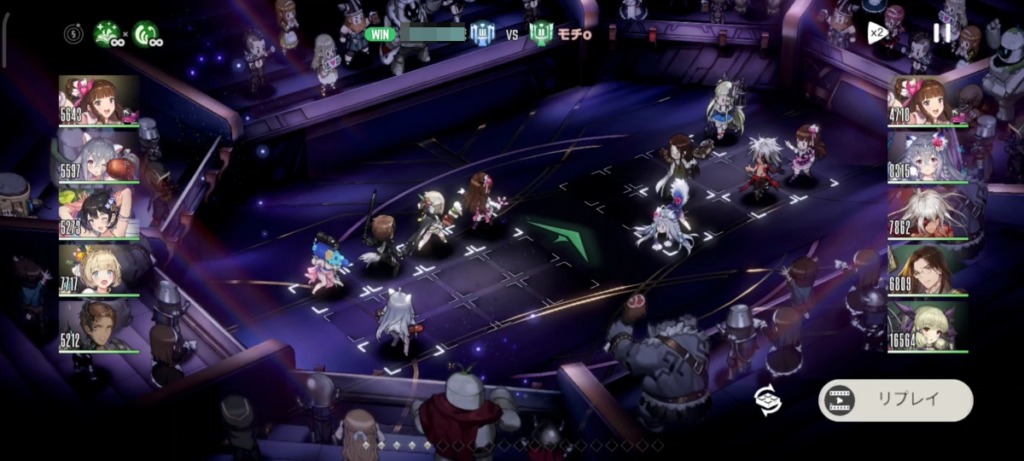Viewport: 1024px width, 461px height.
Task: Choose the right team silver-haired portrait, 8315 HP
Action: click(927, 157)
